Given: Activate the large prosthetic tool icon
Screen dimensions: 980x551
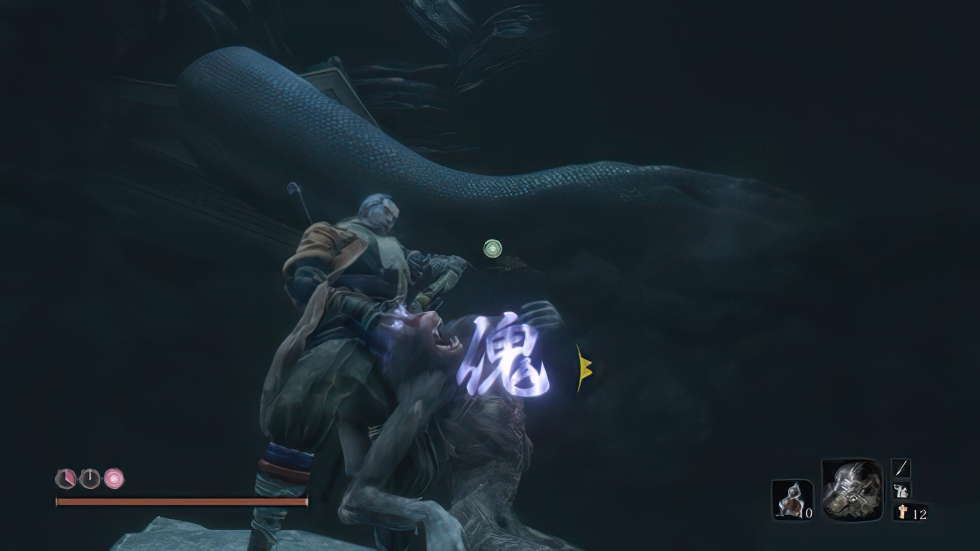Looking at the screenshot, I should click(x=851, y=489).
